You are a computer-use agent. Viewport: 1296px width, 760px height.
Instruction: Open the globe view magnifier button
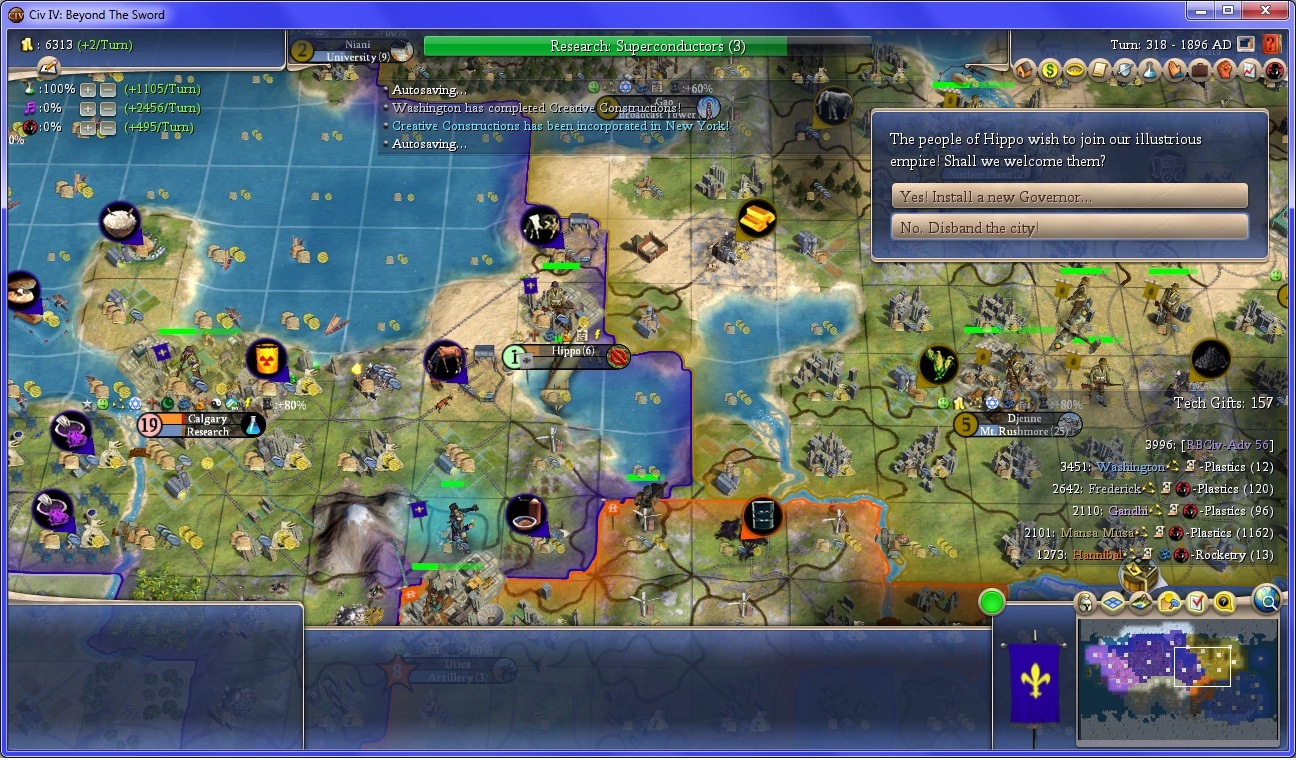(x=1266, y=599)
